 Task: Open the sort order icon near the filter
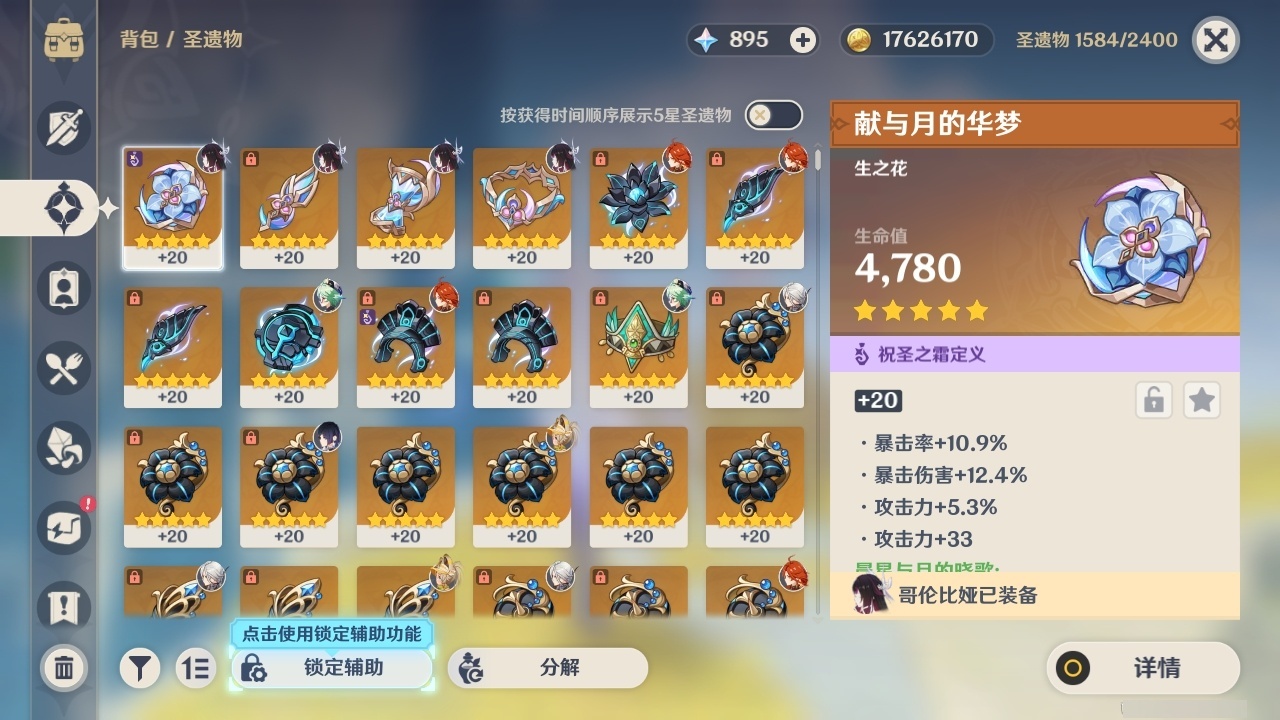point(196,668)
